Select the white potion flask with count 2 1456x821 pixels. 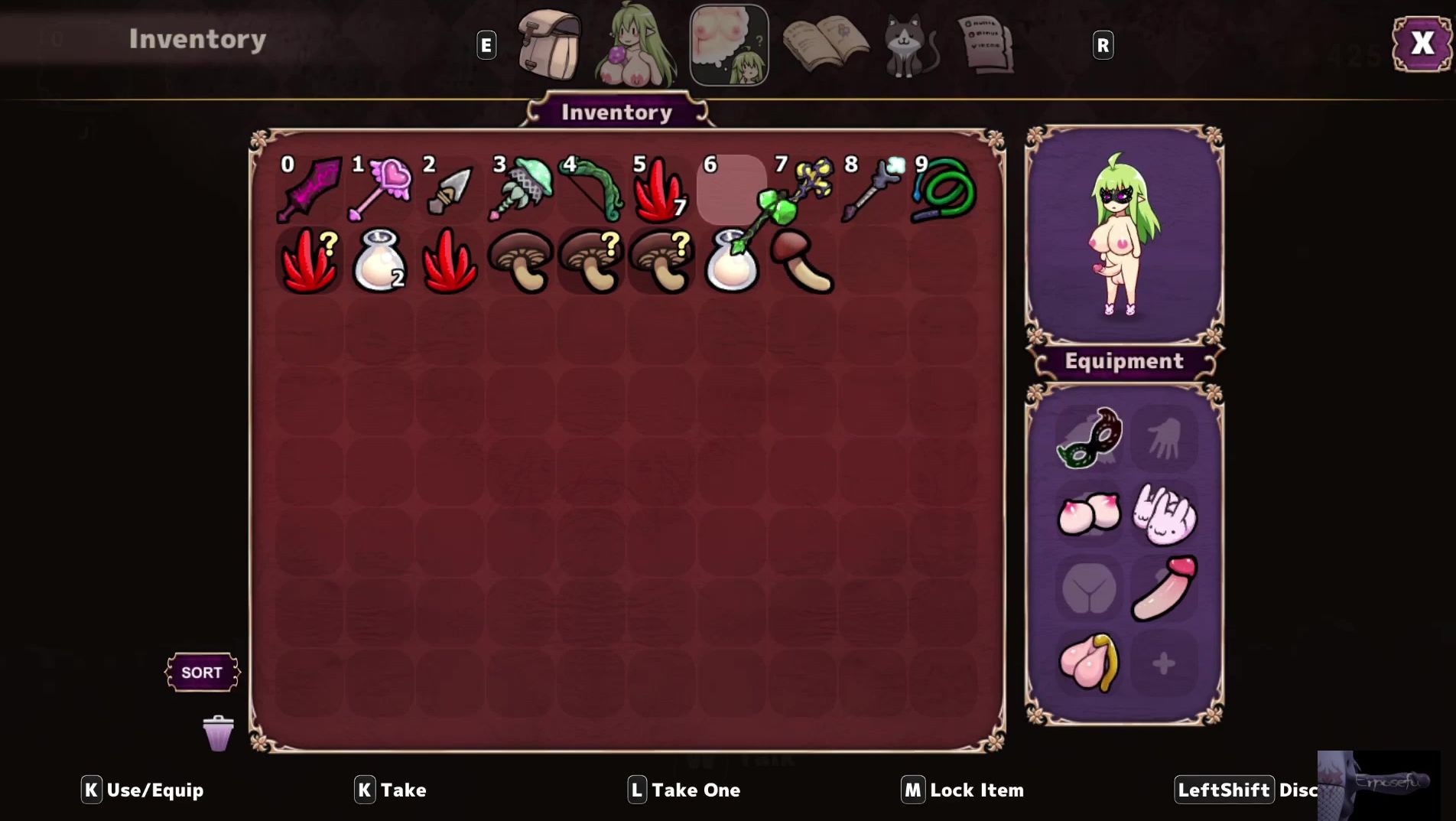[x=379, y=261]
